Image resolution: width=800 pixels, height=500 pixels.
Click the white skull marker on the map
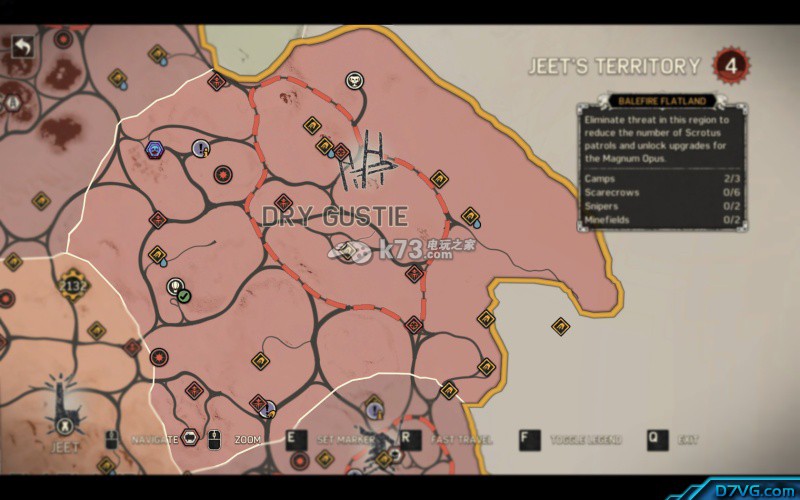click(355, 80)
